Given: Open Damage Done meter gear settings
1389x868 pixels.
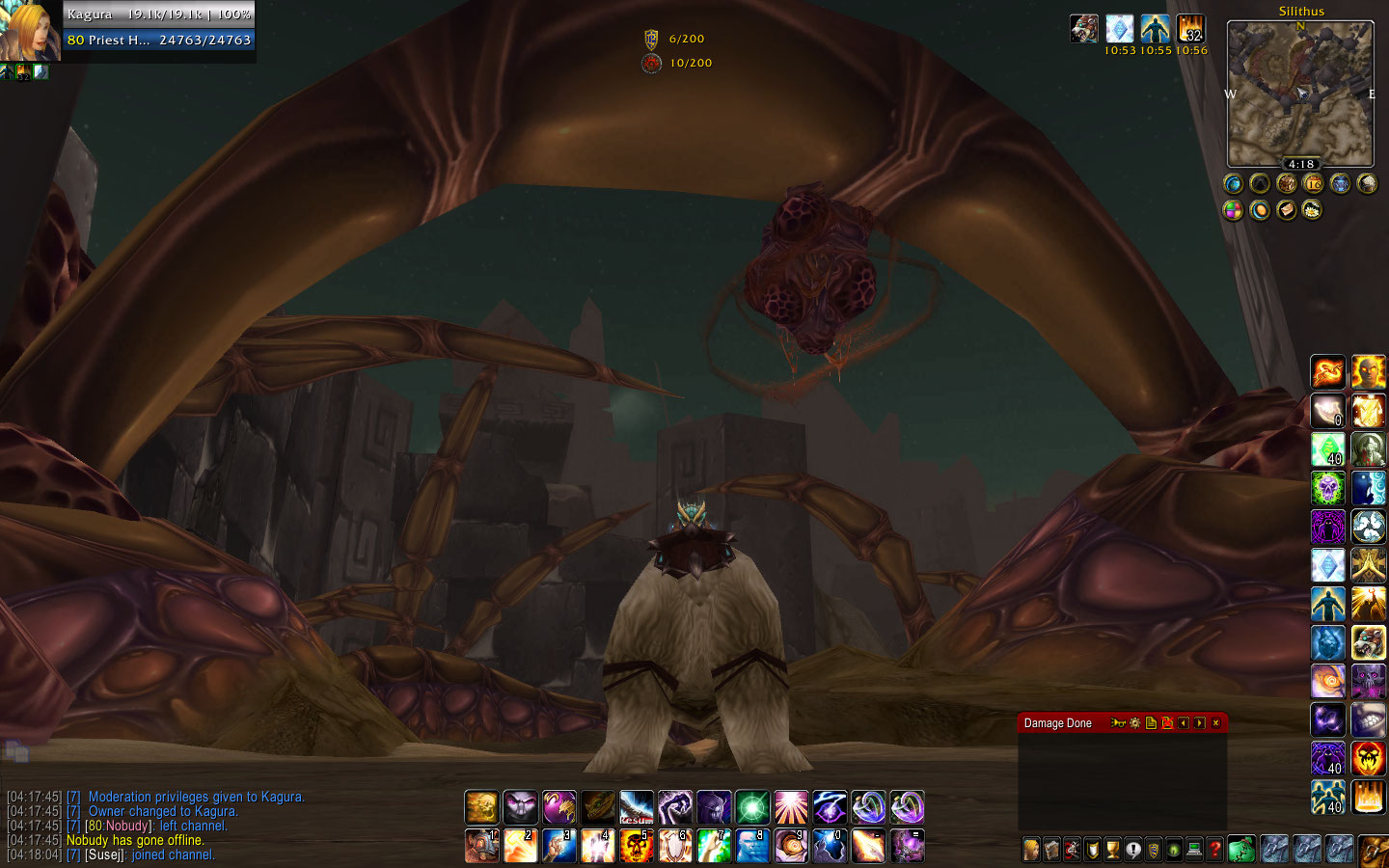Looking at the screenshot, I should [x=1134, y=723].
